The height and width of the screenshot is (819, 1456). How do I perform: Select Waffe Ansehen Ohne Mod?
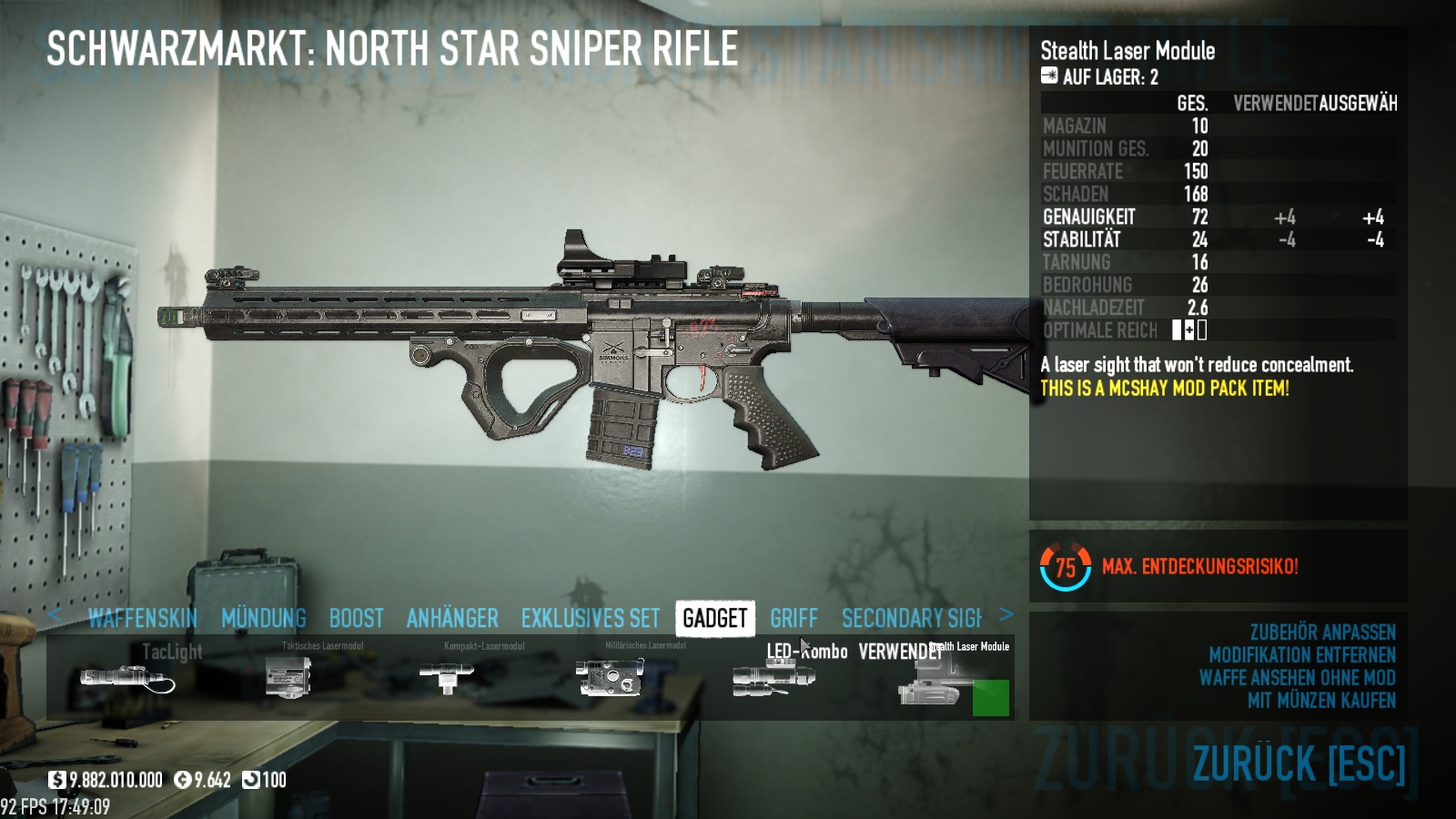[1297, 678]
